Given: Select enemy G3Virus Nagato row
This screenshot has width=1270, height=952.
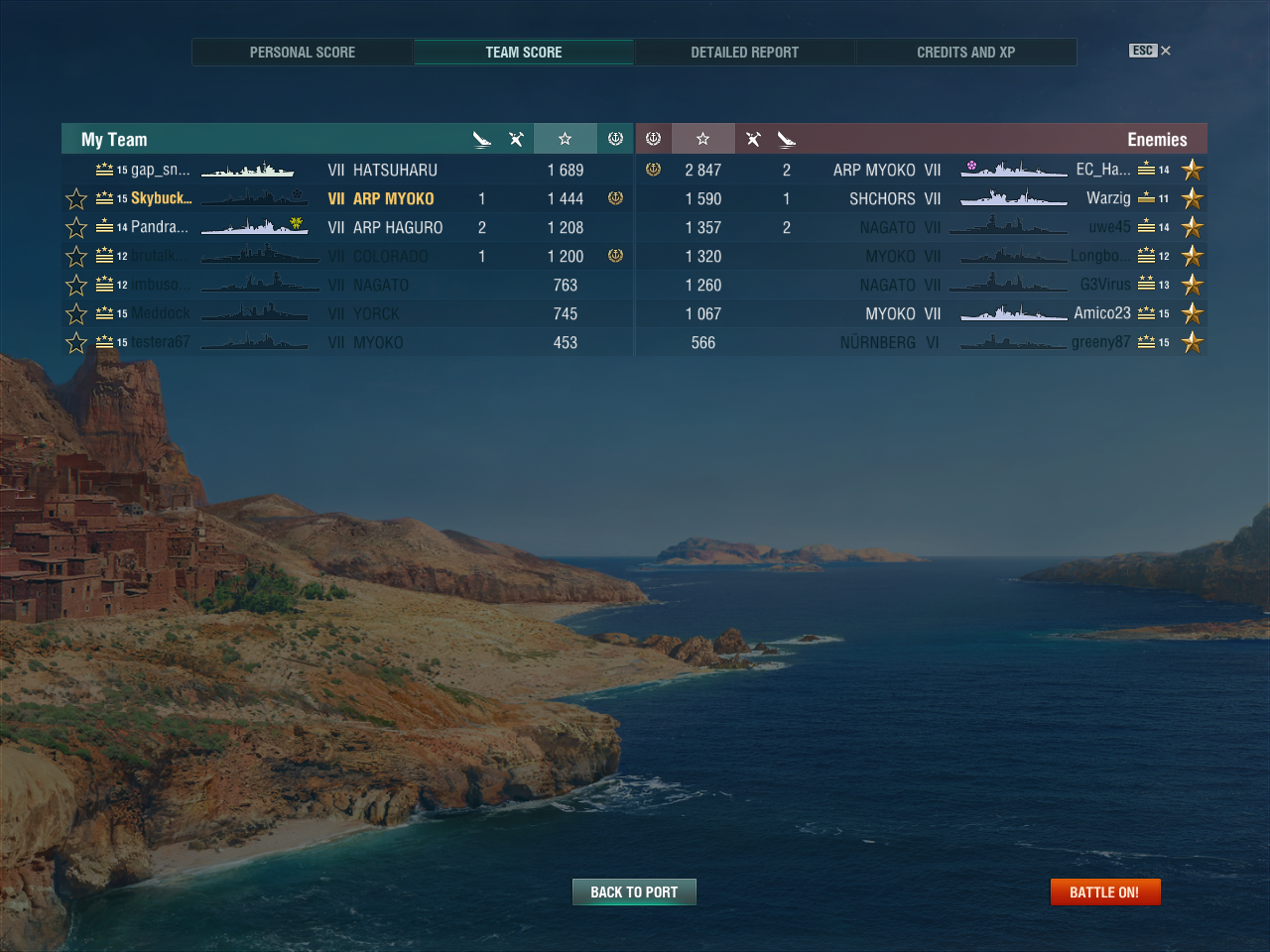Looking at the screenshot, I should pyautogui.click(x=921, y=285).
